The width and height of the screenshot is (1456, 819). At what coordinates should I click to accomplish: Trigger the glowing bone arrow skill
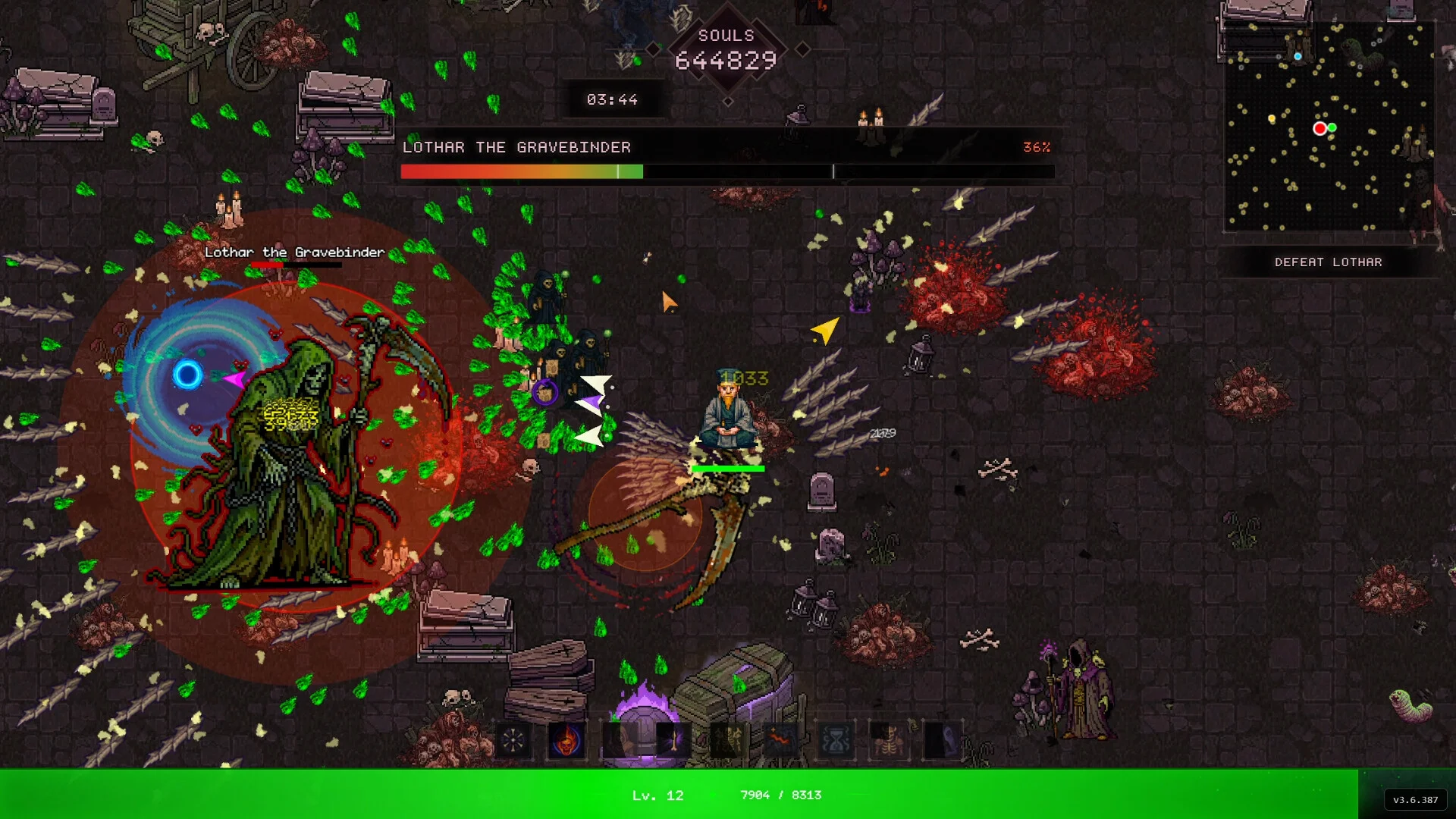pos(673,740)
